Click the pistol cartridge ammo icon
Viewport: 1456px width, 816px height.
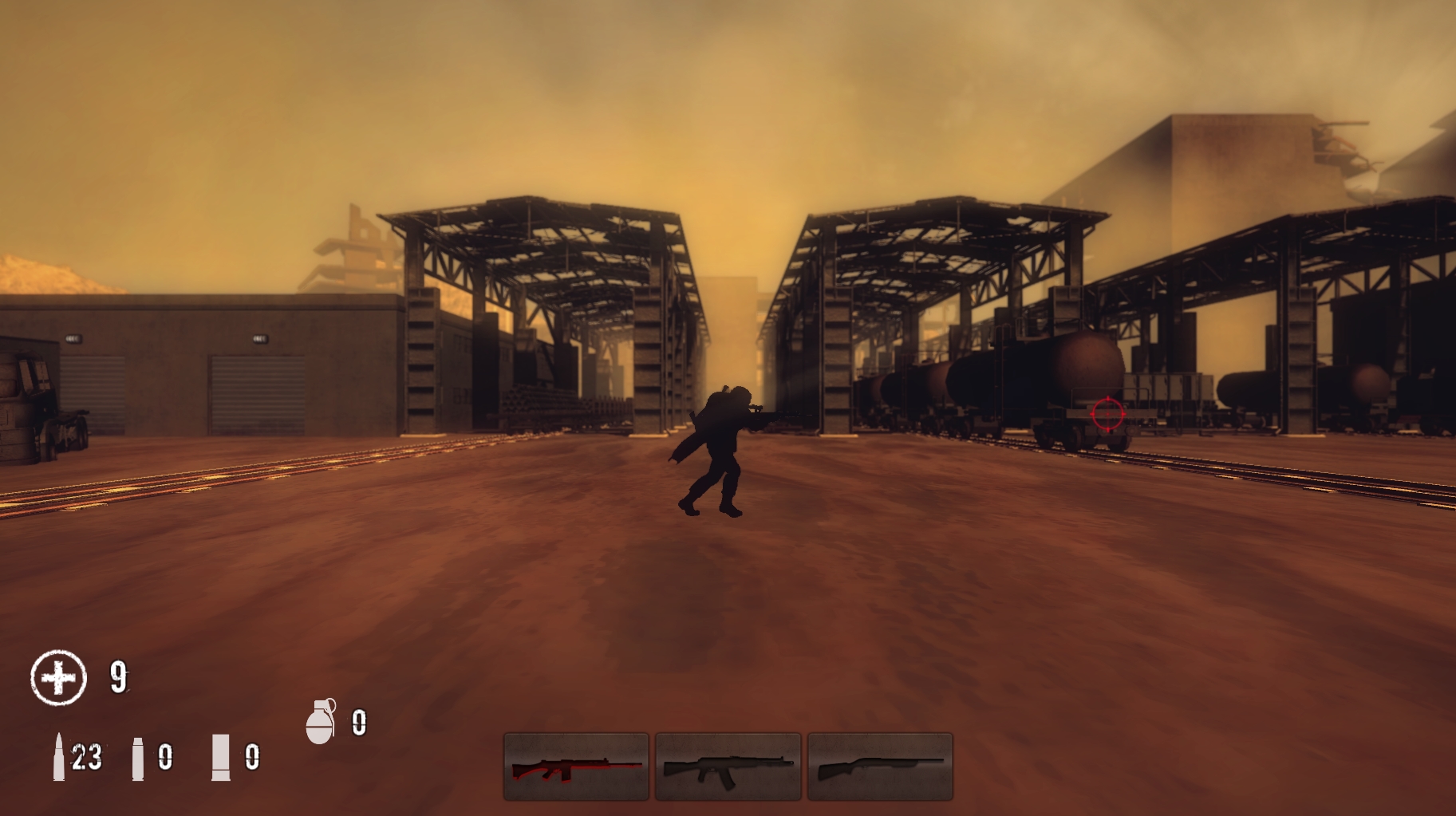pos(140,760)
